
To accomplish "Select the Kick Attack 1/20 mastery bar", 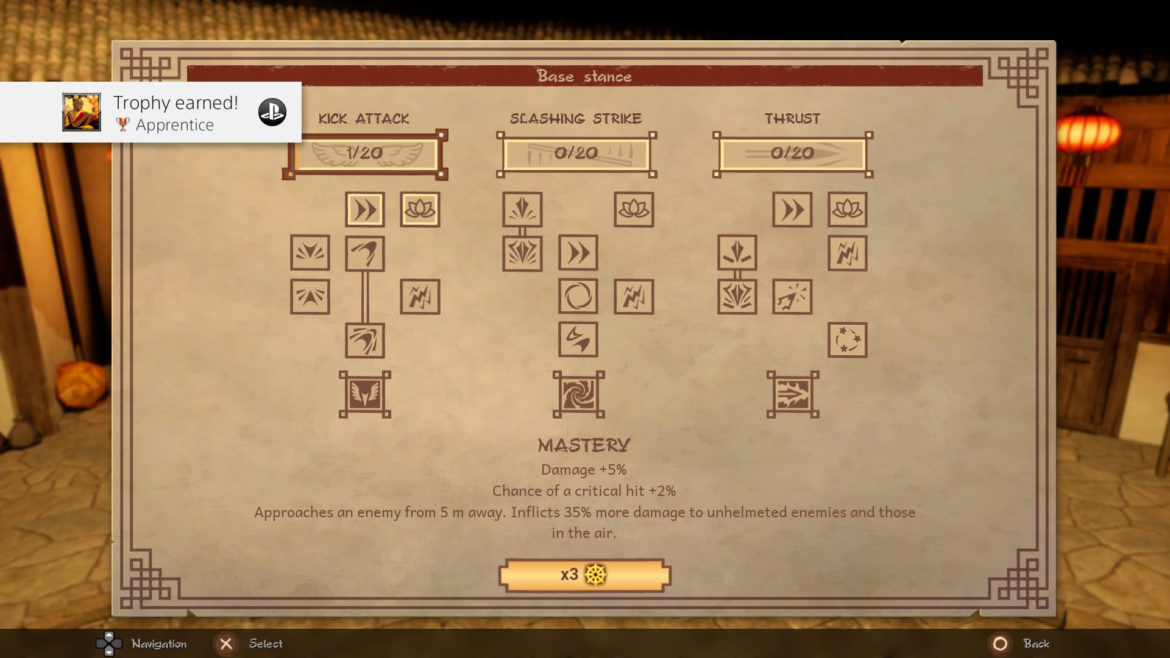I will (x=365, y=155).
